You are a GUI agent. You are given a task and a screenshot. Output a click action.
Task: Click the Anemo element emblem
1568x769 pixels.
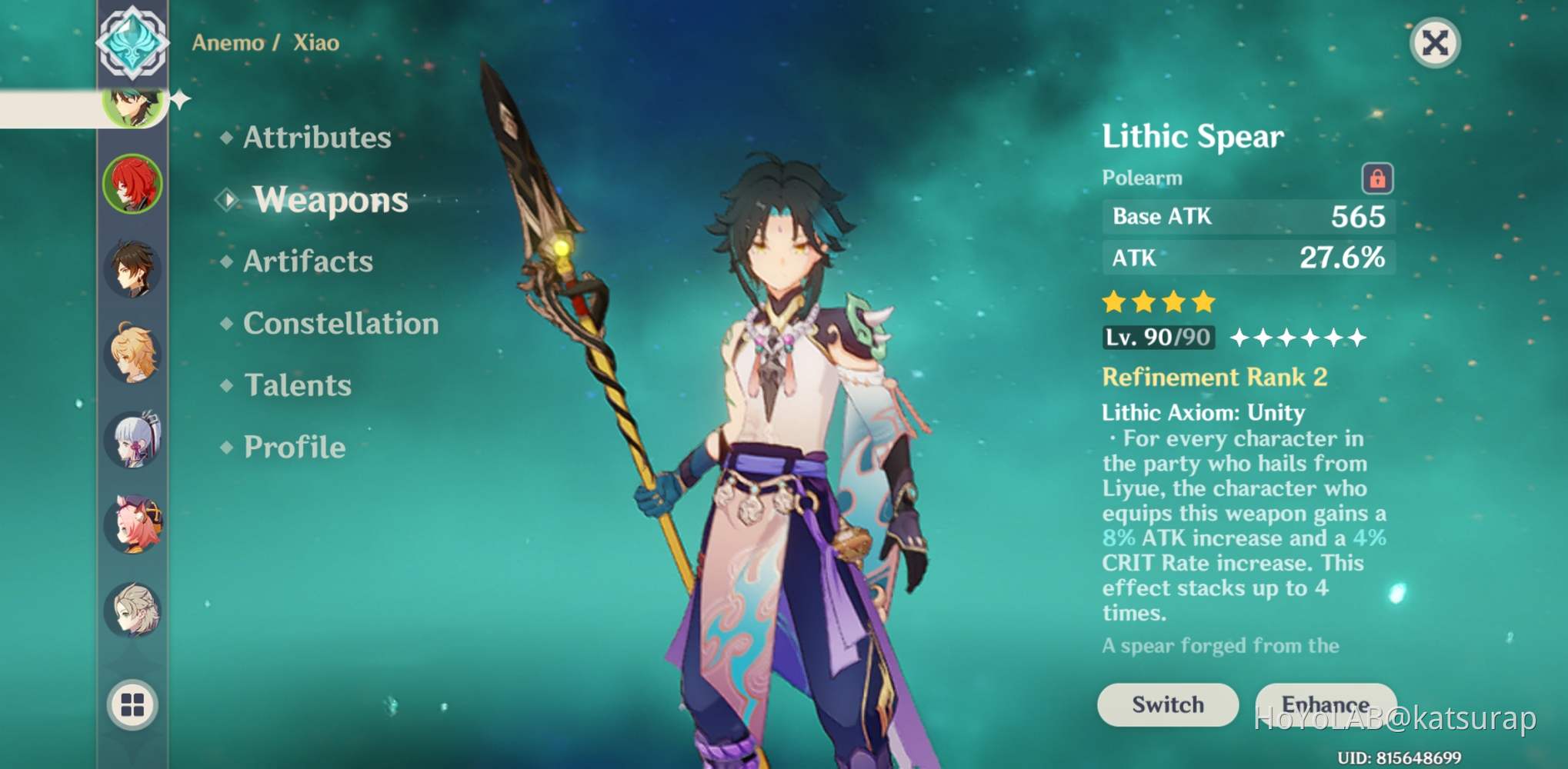click(132, 42)
